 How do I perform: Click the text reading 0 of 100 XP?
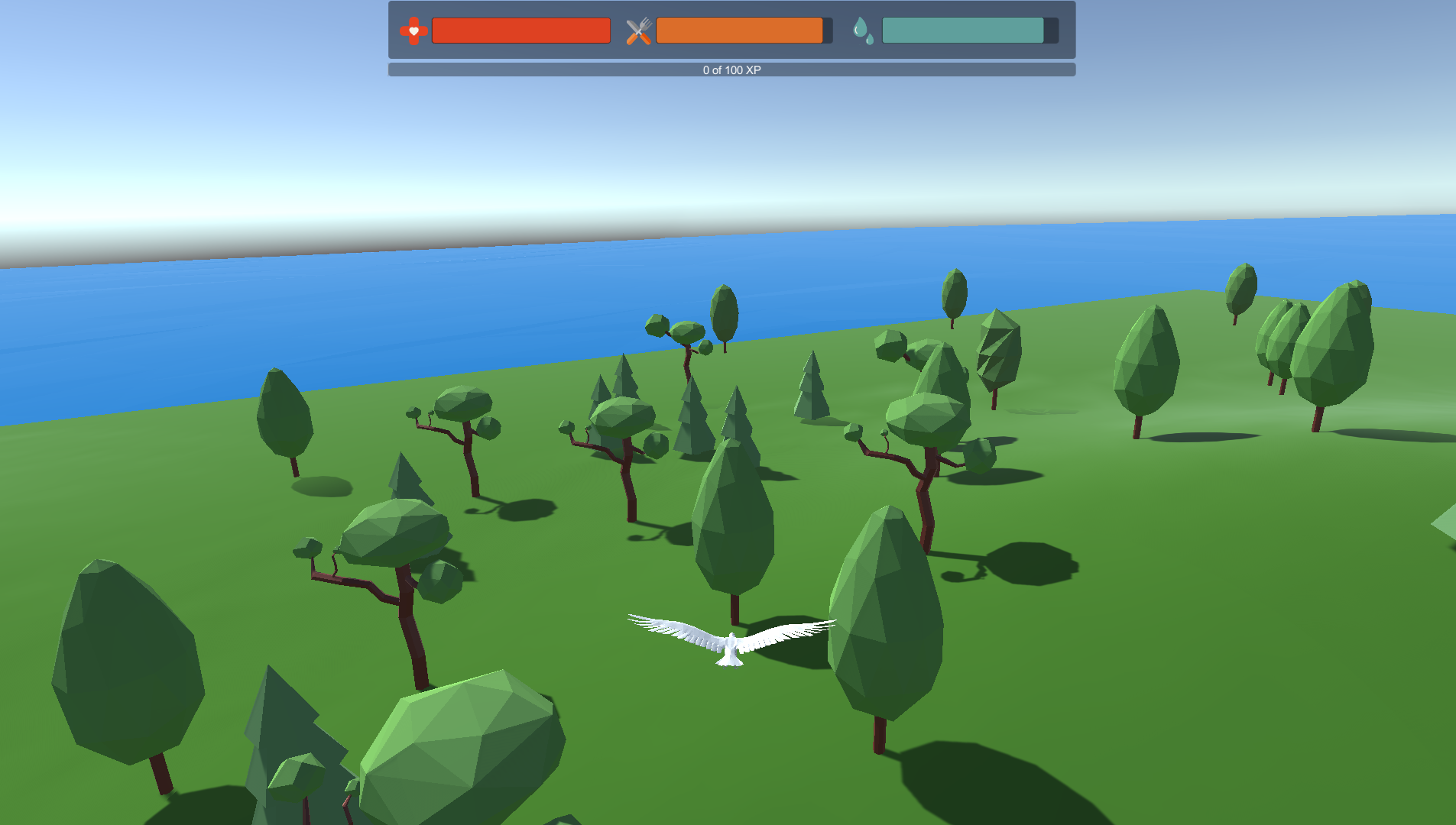731,70
